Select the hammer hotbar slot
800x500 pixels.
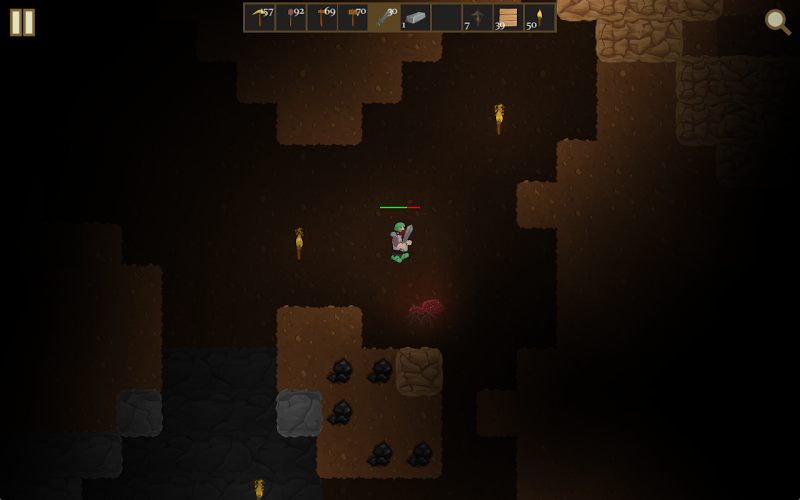[354, 17]
